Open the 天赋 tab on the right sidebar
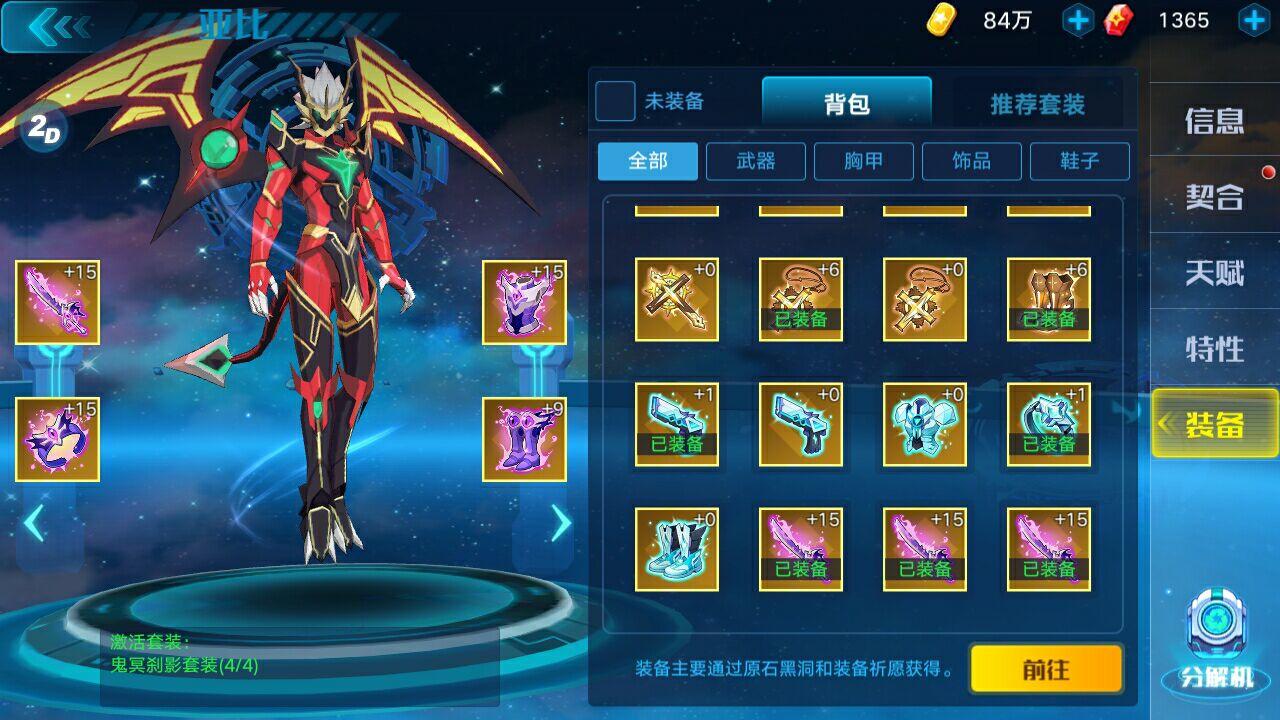The width and height of the screenshot is (1280, 720). pyautogui.click(x=1213, y=270)
